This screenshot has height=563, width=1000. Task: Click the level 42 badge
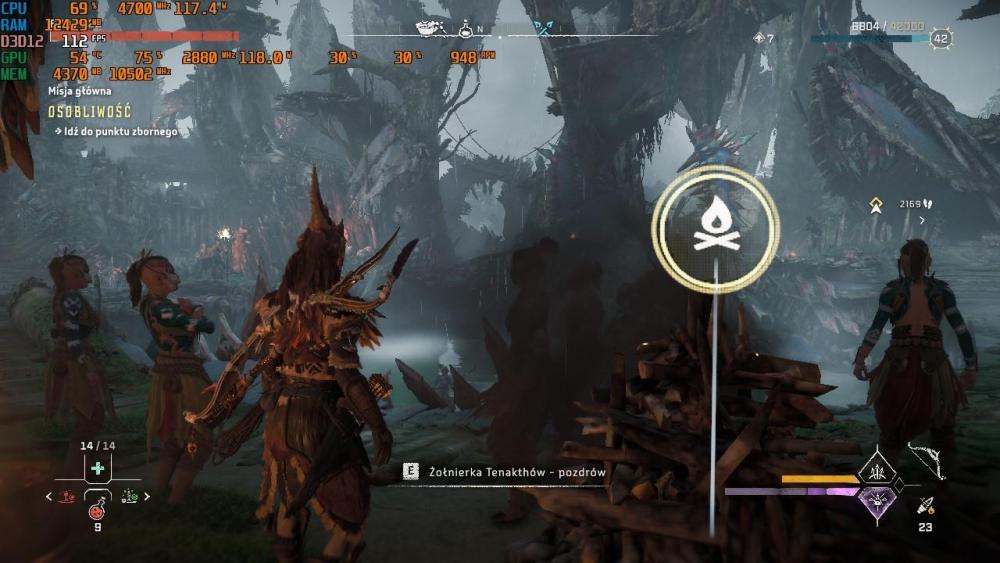click(x=941, y=39)
